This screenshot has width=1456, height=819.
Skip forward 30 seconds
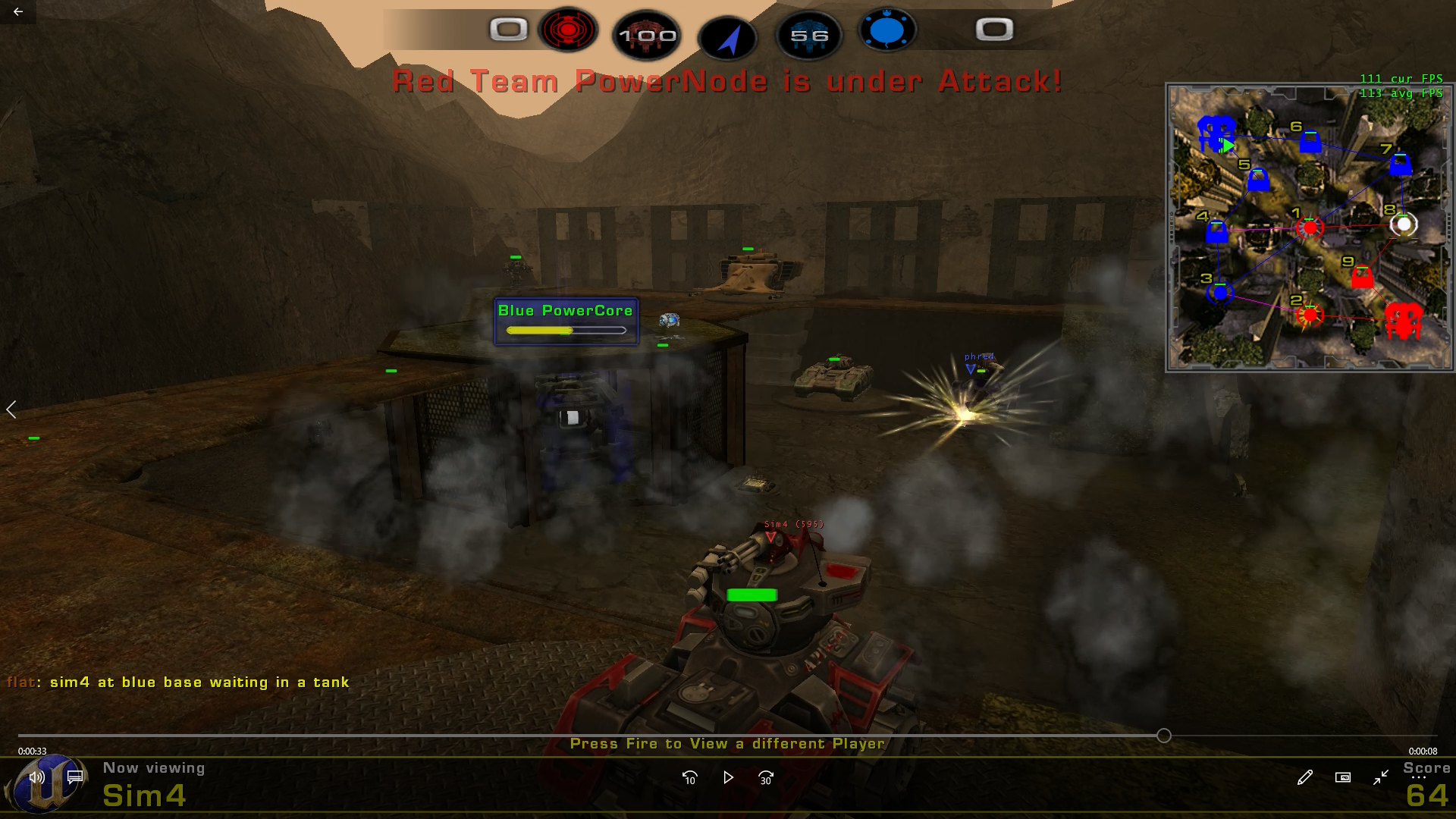[765, 777]
